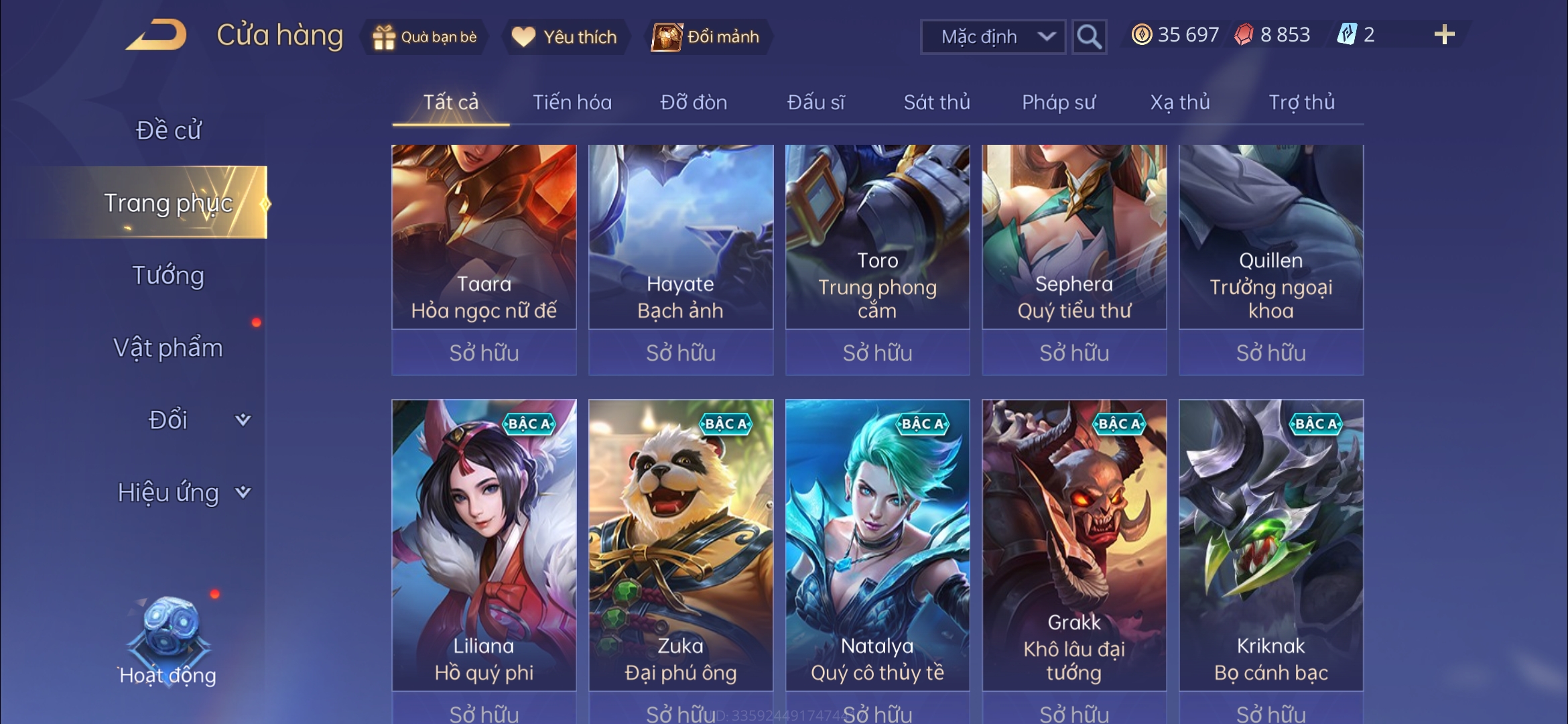This screenshot has width=1568, height=724.
Task: Open the Đổi mảnh fragment exchange
Action: pyautogui.click(x=707, y=38)
